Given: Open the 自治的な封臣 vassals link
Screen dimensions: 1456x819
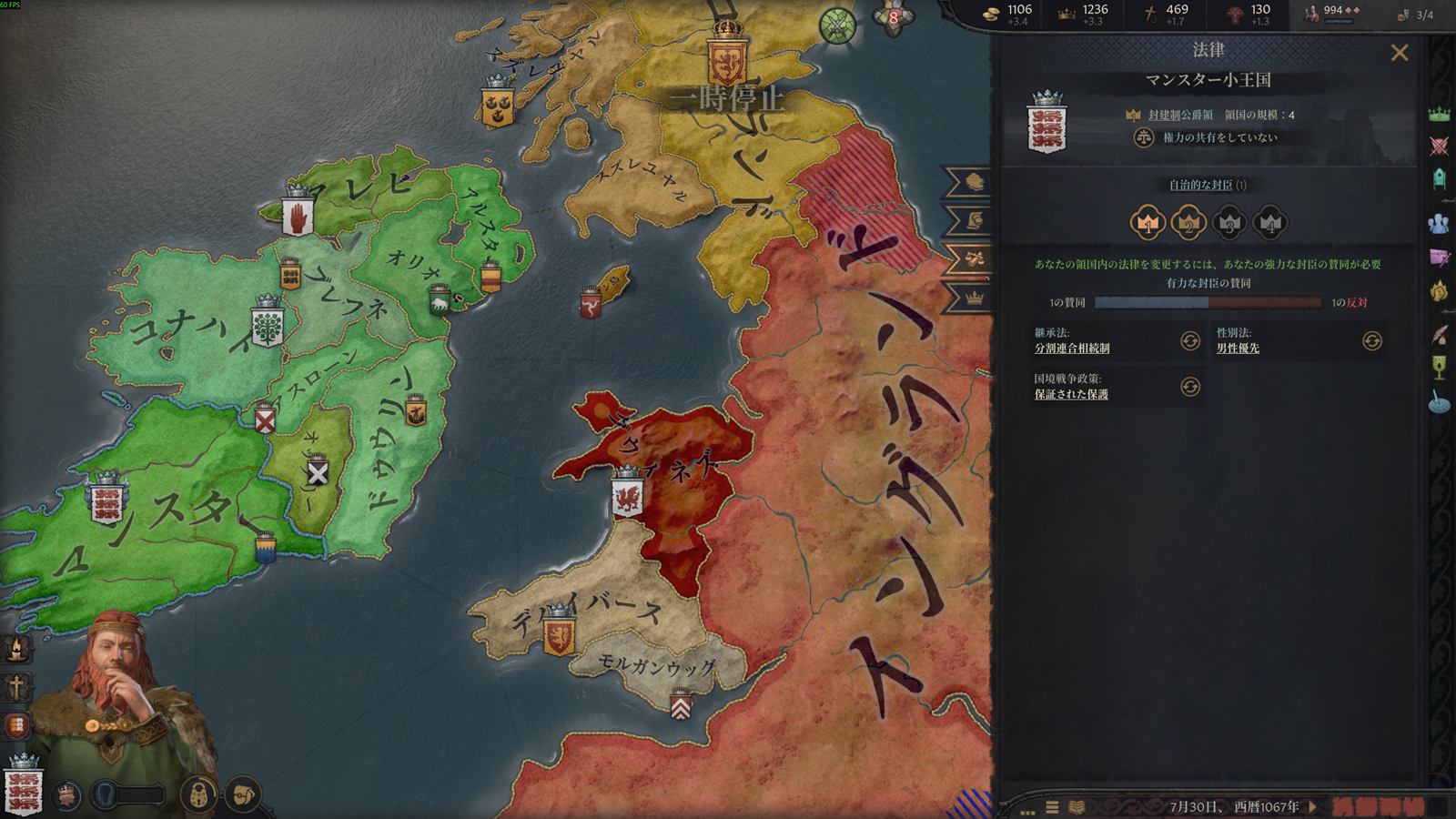Looking at the screenshot, I should [x=1201, y=186].
